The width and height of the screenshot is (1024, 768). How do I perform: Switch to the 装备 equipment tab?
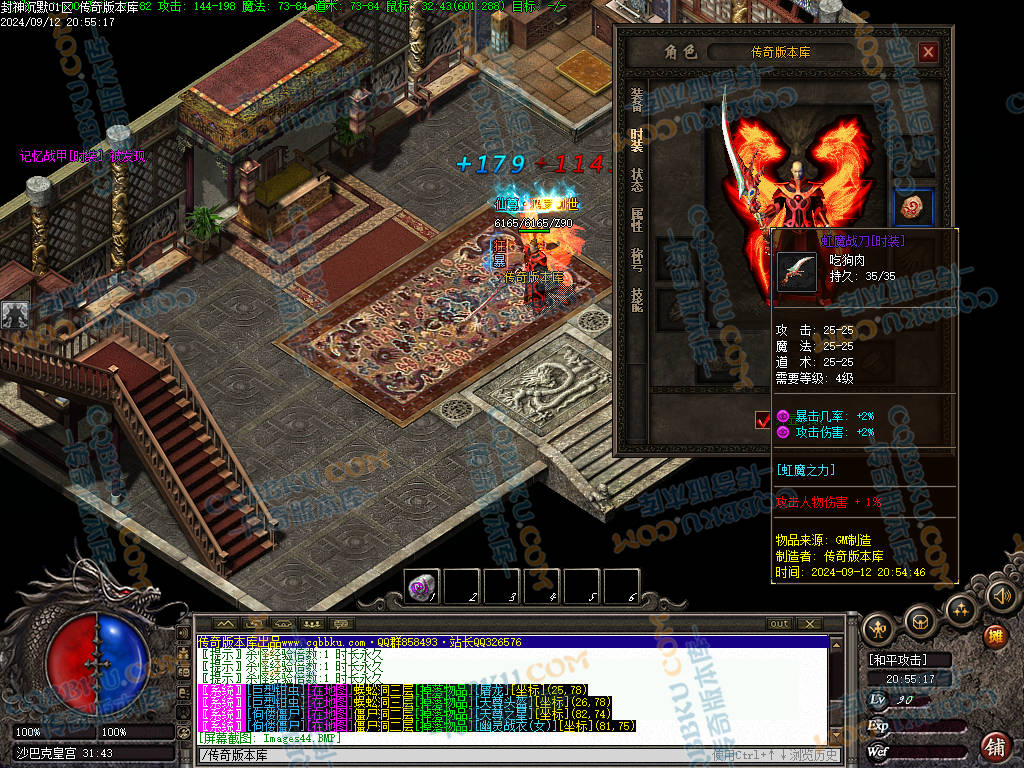637,100
